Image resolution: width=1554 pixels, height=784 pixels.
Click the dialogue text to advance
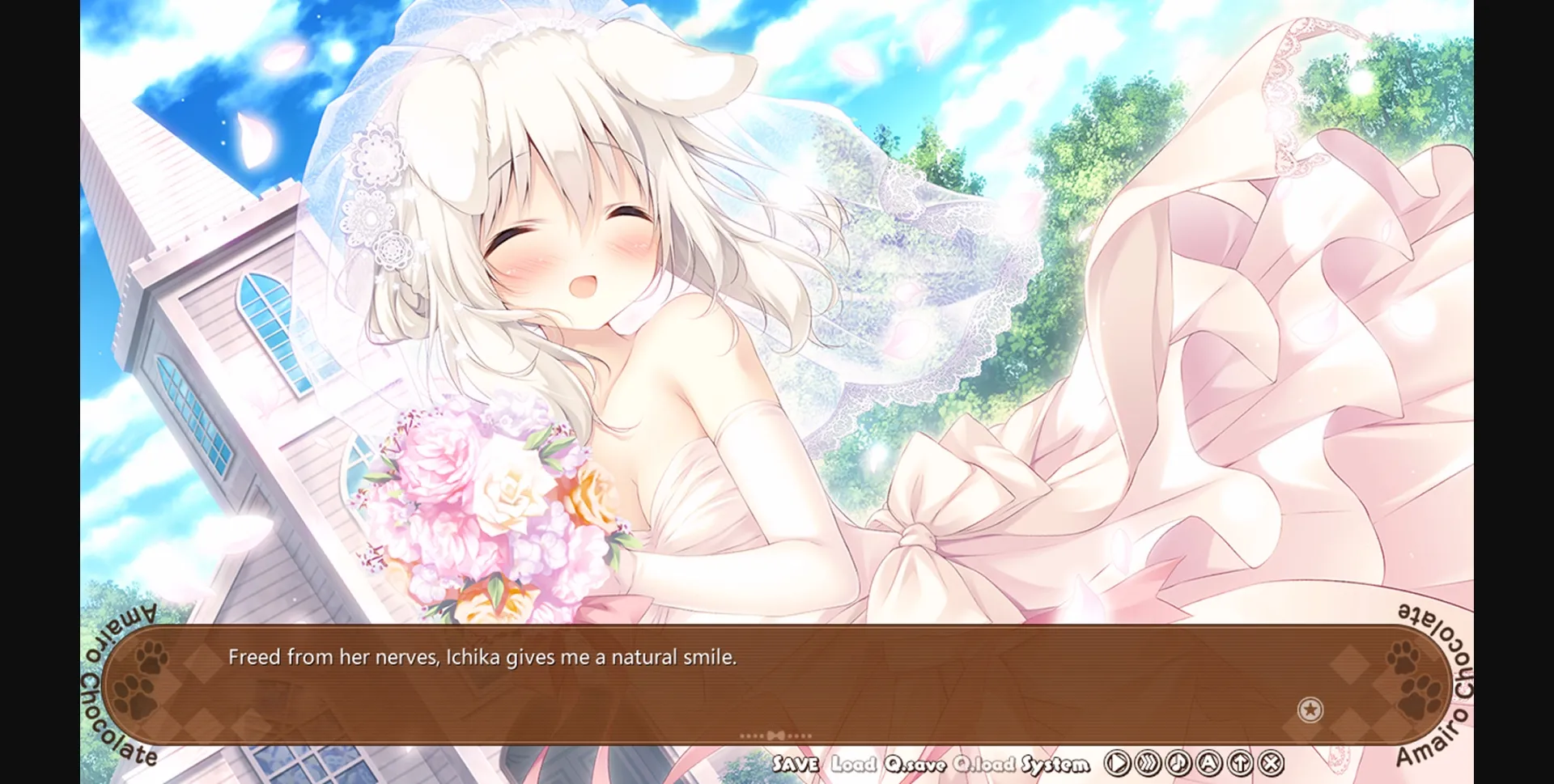(483, 658)
